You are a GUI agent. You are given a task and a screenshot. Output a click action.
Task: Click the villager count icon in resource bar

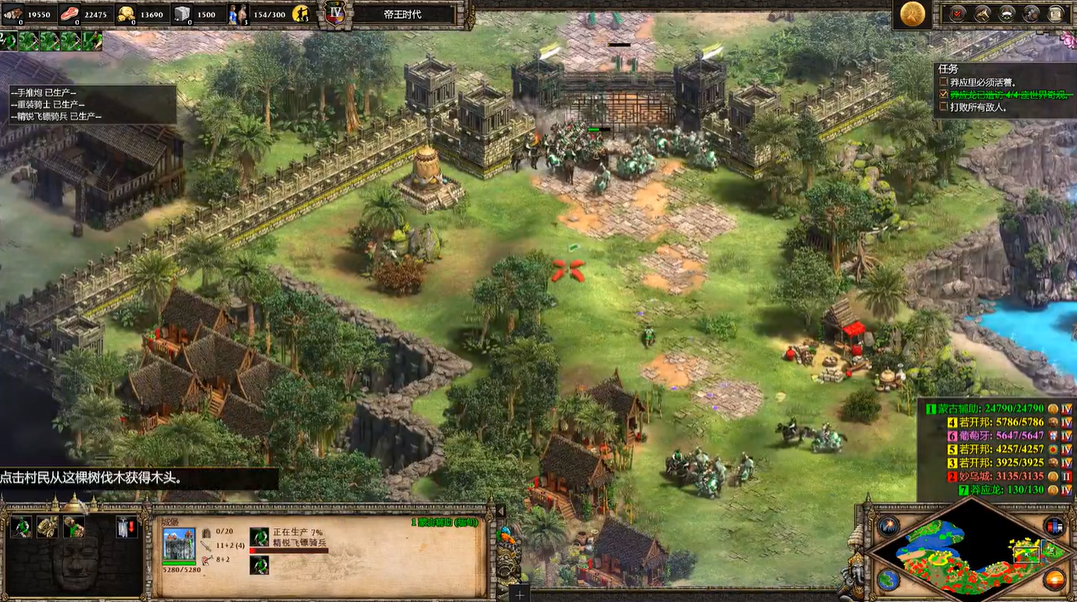click(x=240, y=14)
